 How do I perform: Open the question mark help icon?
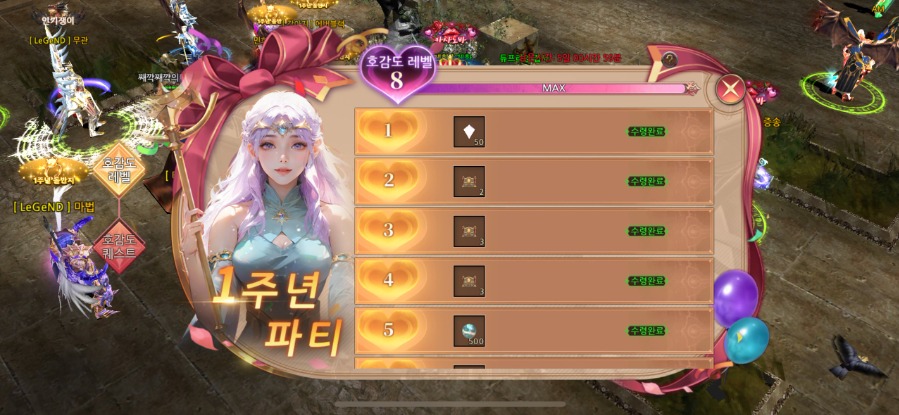[x=668, y=59]
